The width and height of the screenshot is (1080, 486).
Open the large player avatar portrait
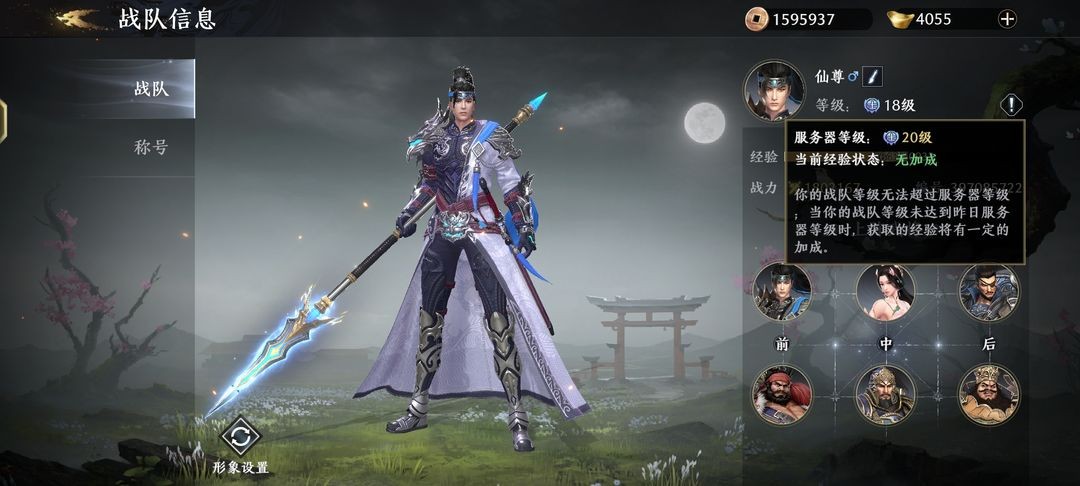774,90
